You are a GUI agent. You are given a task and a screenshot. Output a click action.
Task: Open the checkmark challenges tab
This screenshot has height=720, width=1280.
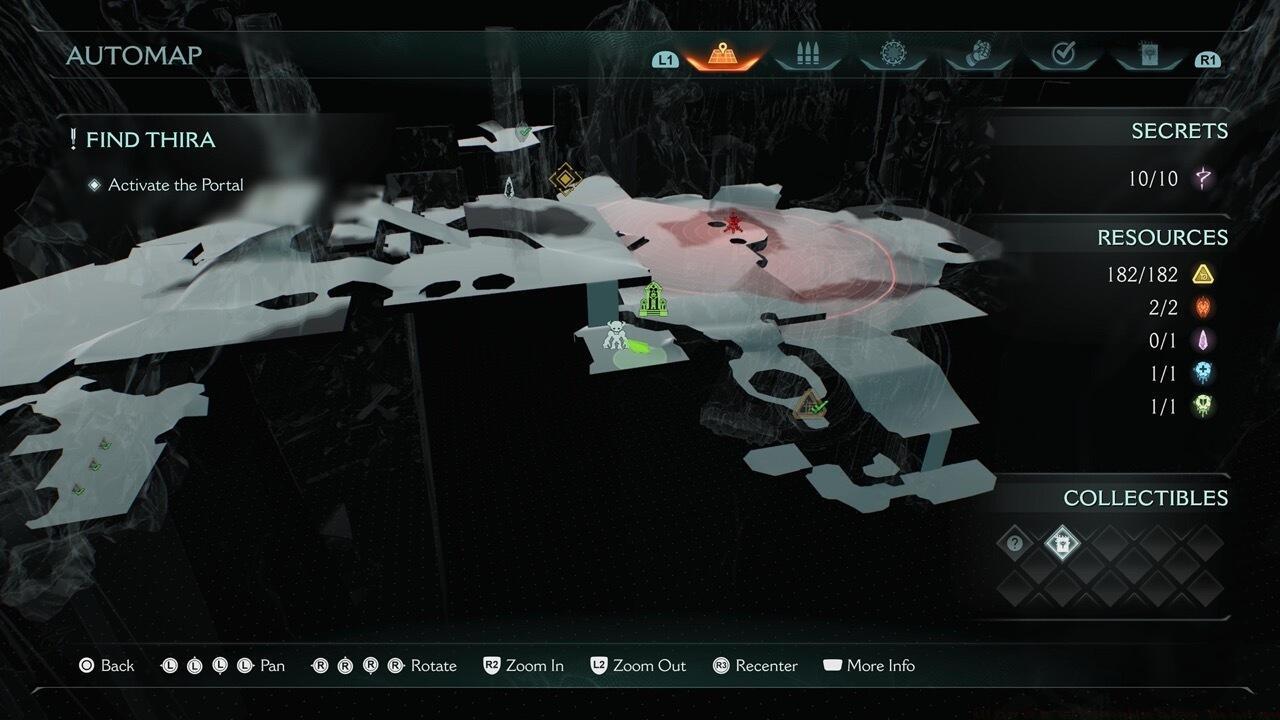click(x=1063, y=56)
